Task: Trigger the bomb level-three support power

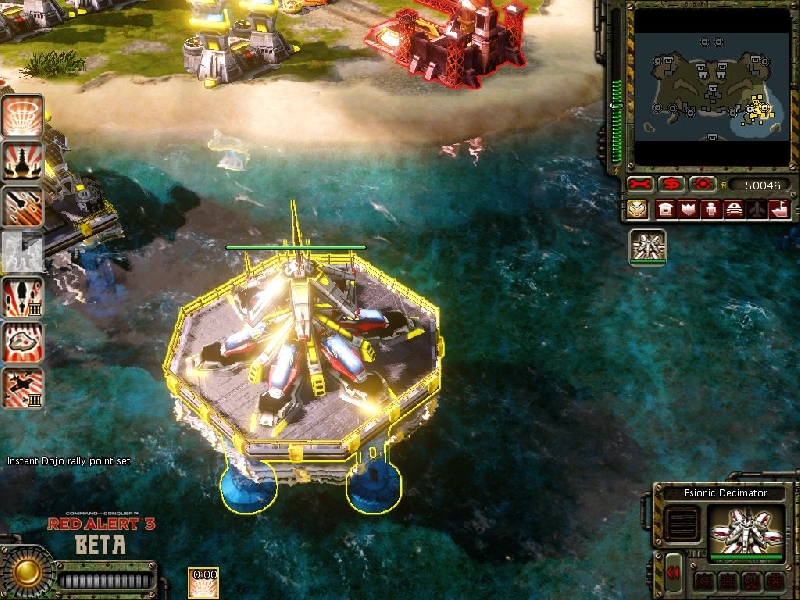Action: 22,297
